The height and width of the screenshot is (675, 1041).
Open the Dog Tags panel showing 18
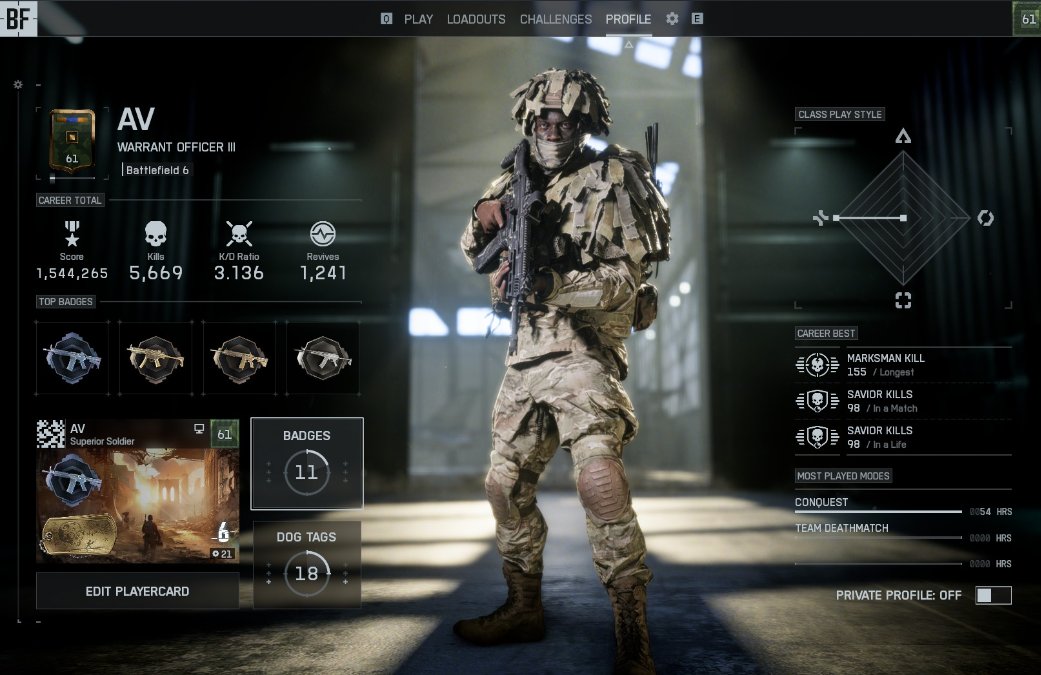pos(306,564)
